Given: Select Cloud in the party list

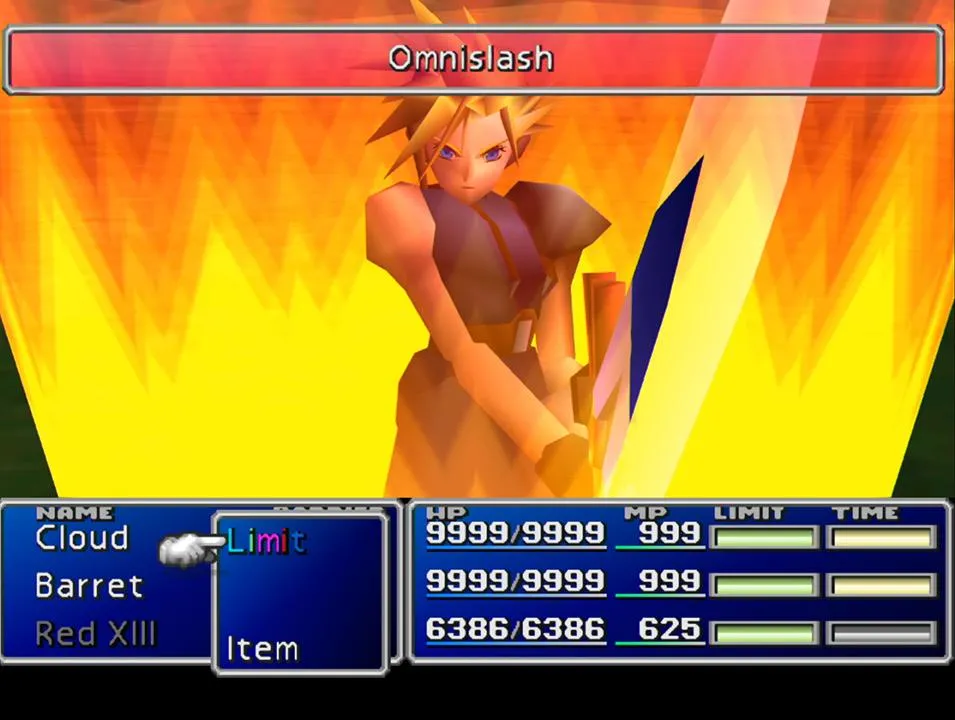Looking at the screenshot, I should (83, 538).
